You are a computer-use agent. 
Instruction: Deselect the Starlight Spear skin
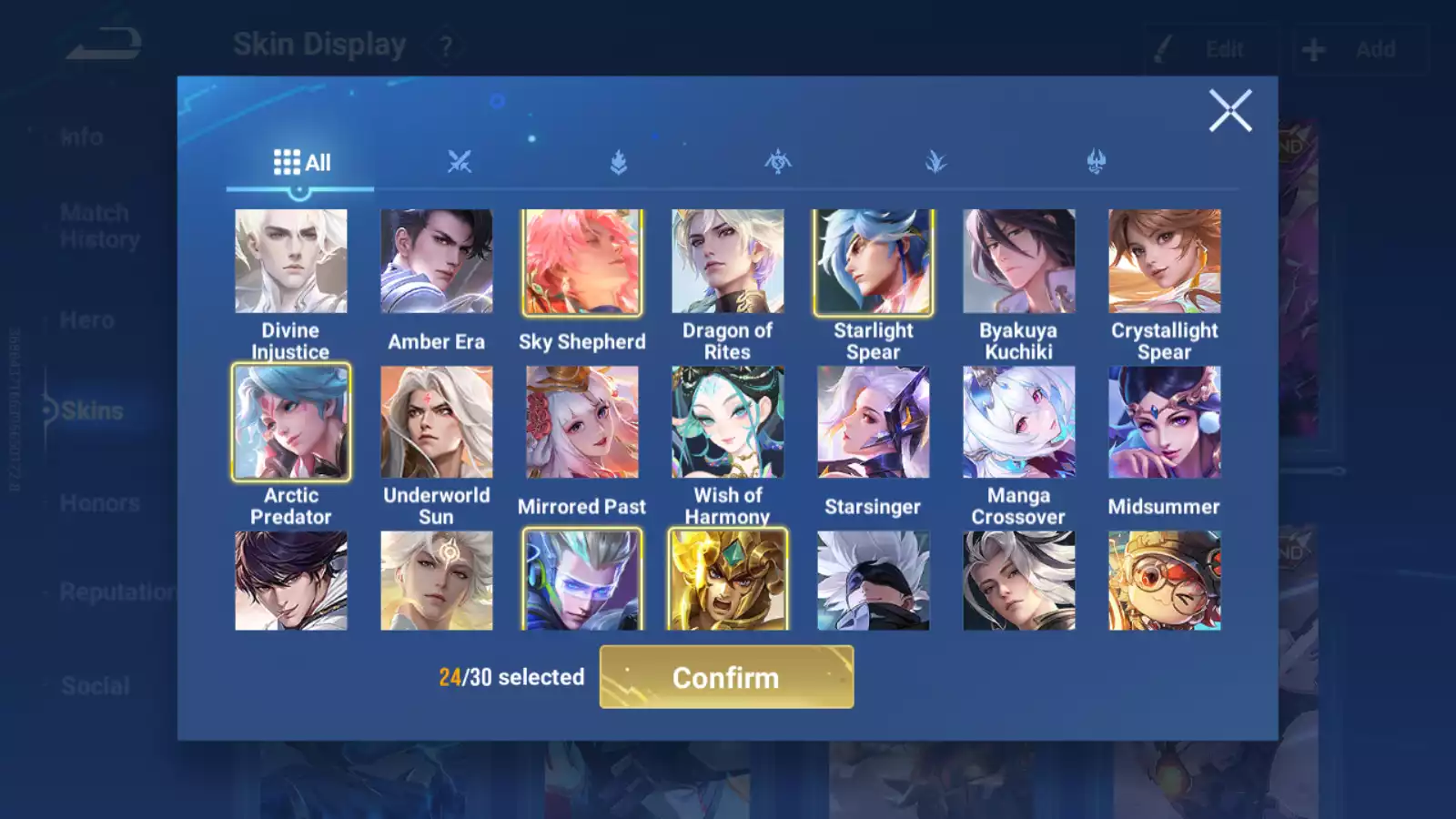click(874, 262)
